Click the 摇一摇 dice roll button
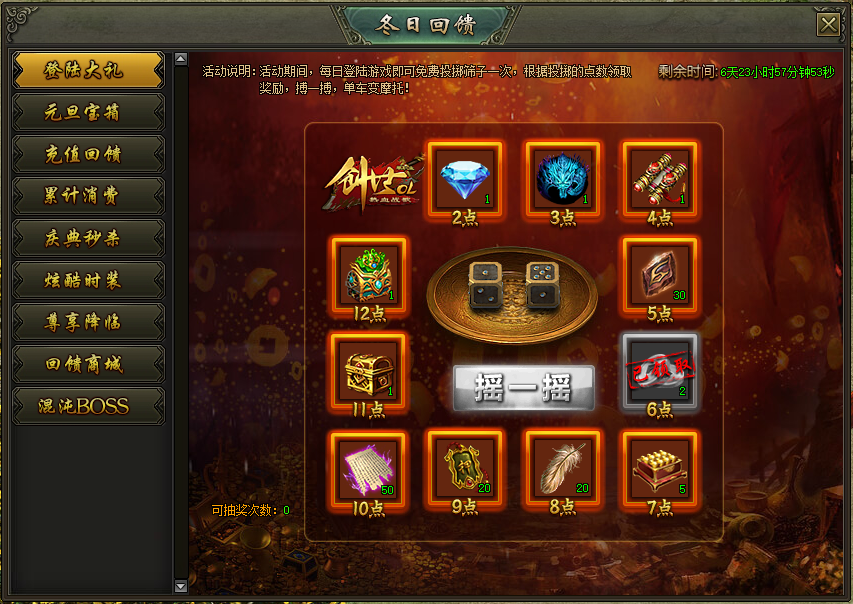This screenshot has height=604, width=853. point(523,388)
